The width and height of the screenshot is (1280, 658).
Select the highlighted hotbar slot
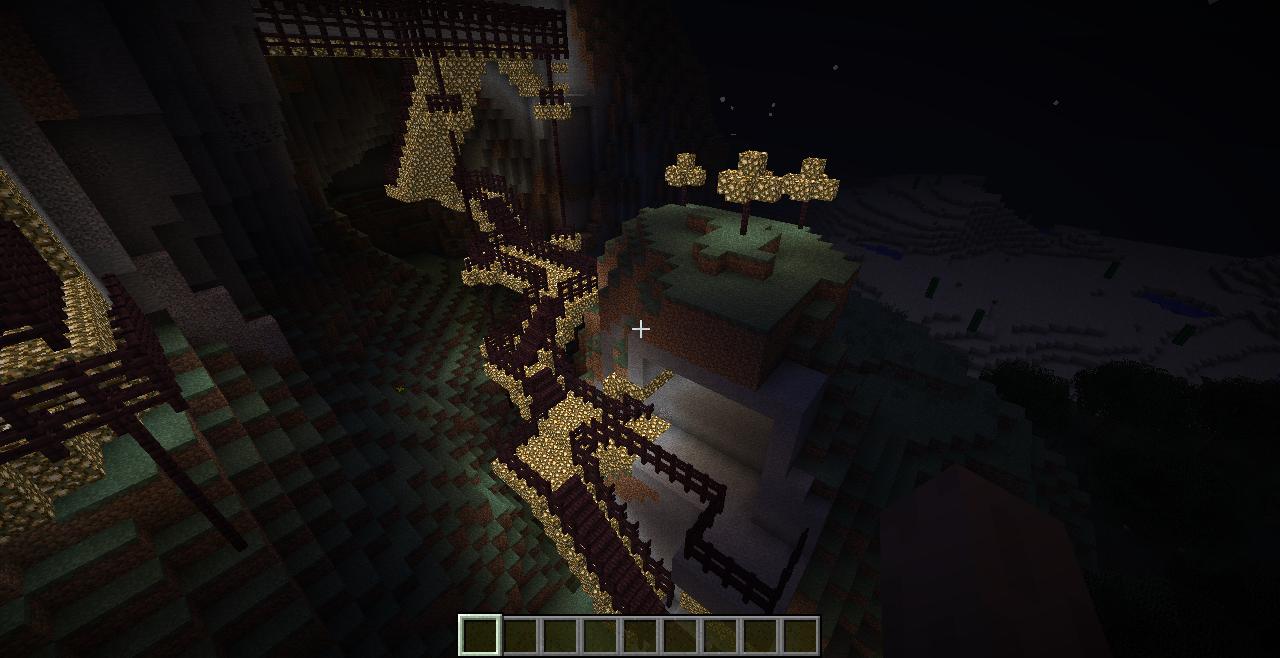click(480, 635)
